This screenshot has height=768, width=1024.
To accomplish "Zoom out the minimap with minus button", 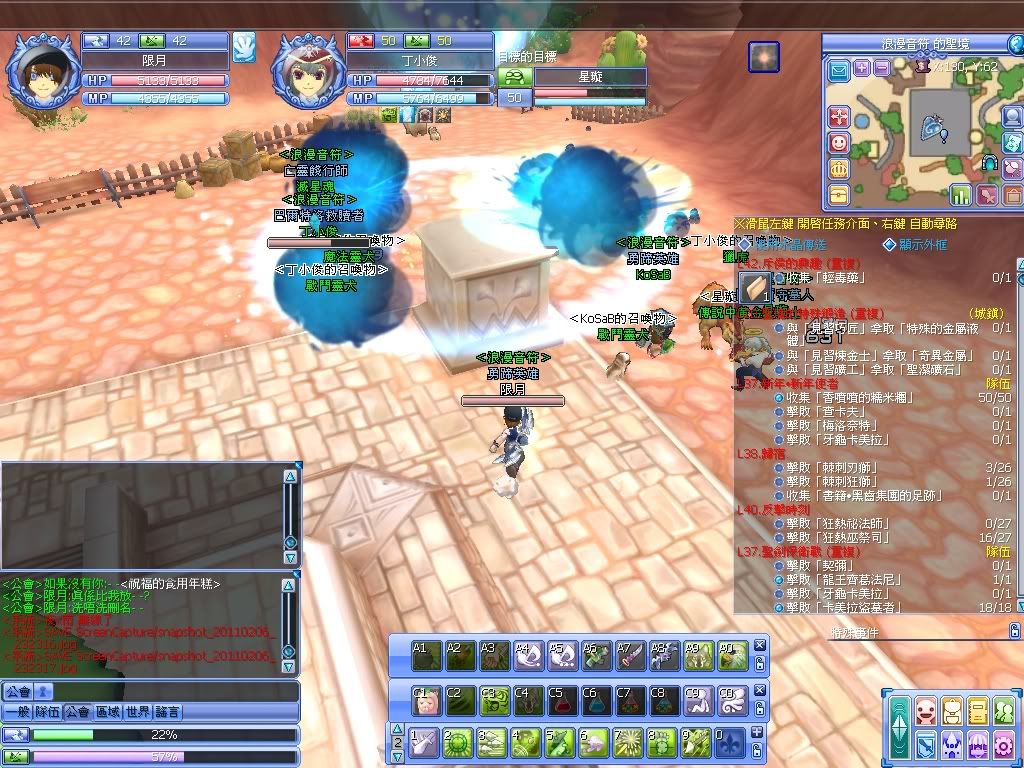I will pyautogui.click(x=881, y=68).
